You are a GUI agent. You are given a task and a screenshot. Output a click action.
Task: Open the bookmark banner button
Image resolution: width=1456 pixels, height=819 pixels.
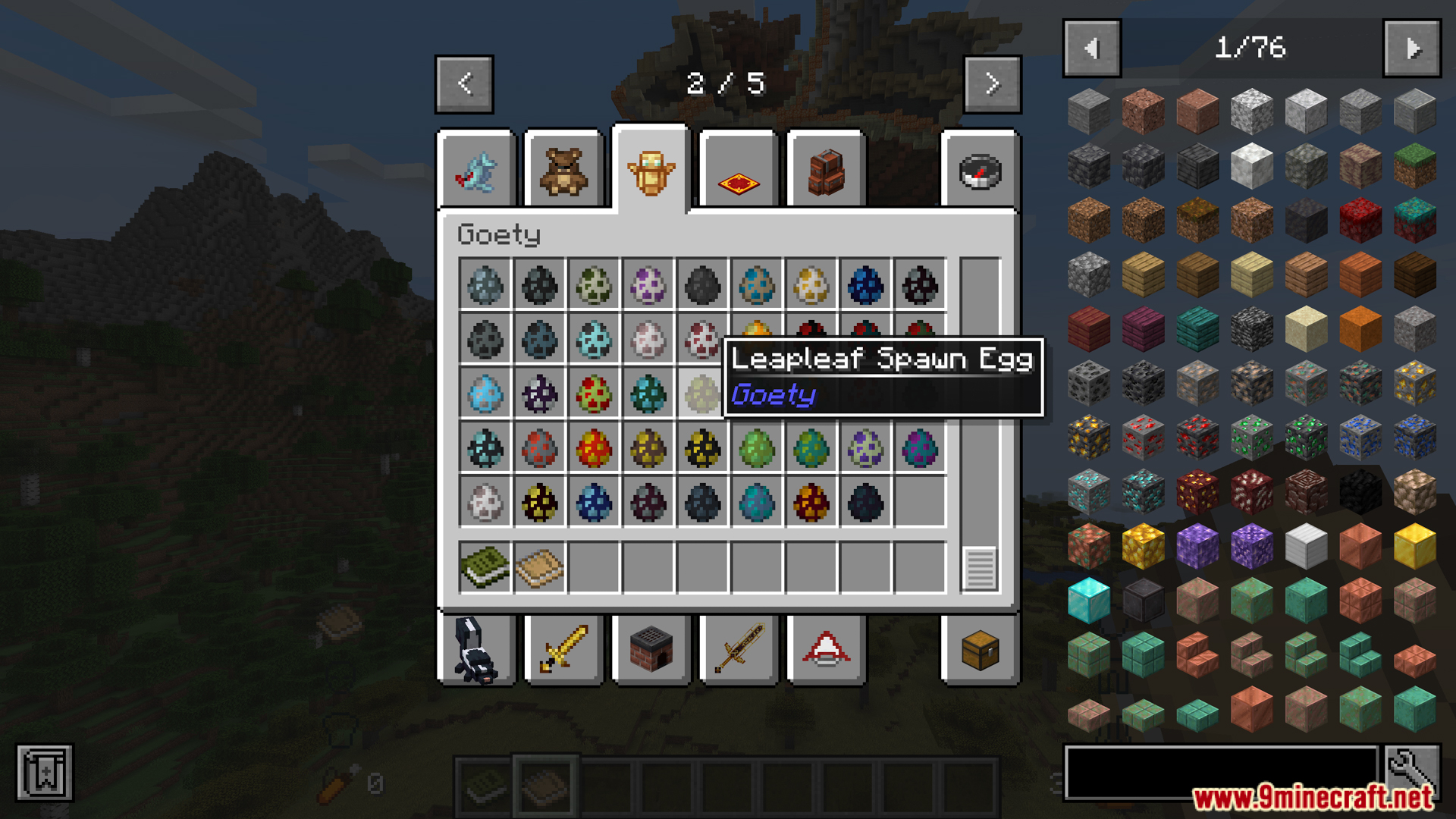(x=45, y=773)
